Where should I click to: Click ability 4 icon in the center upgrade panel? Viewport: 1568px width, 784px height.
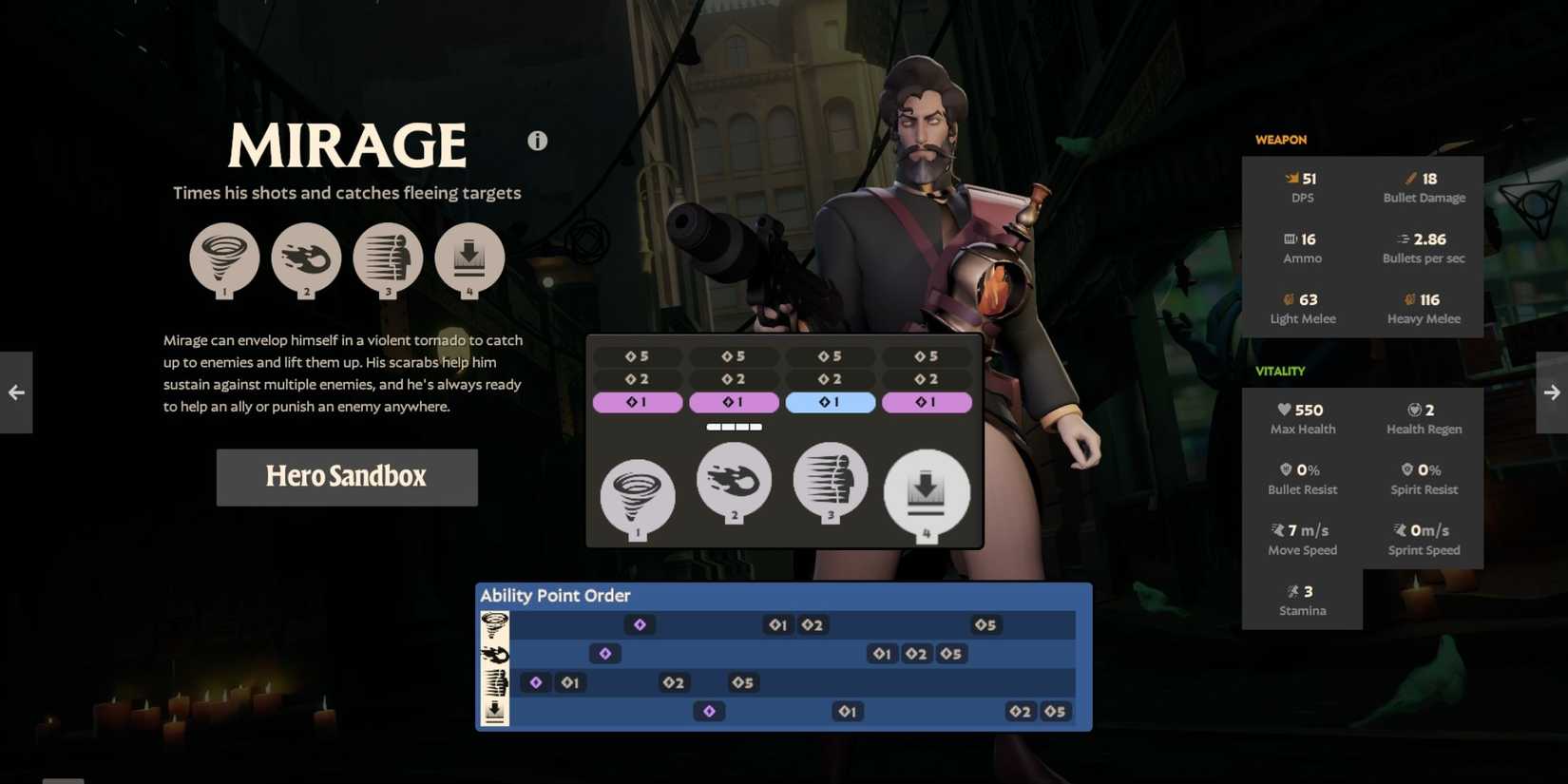927,492
